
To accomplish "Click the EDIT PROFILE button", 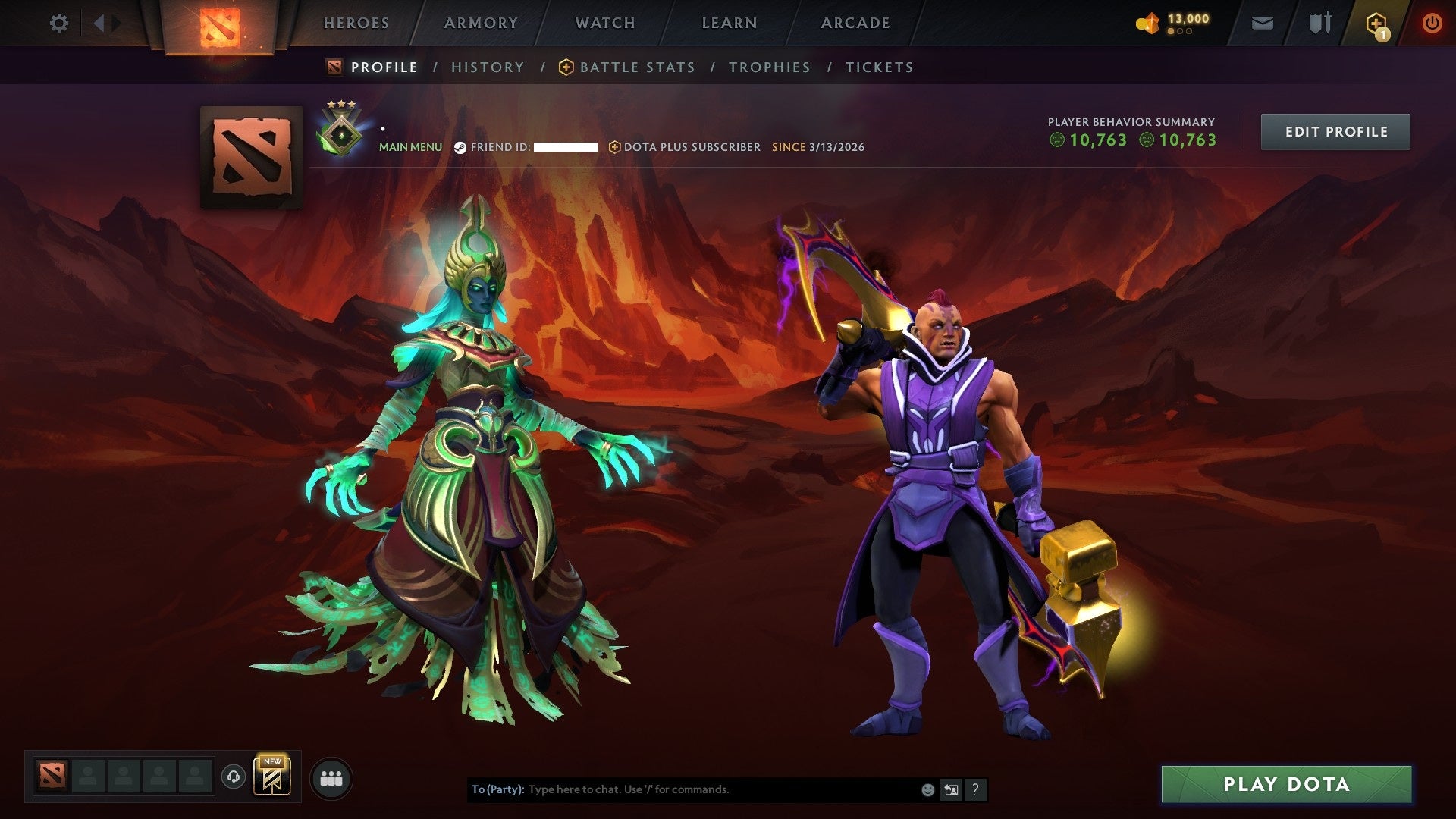I will pos(1335,131).
